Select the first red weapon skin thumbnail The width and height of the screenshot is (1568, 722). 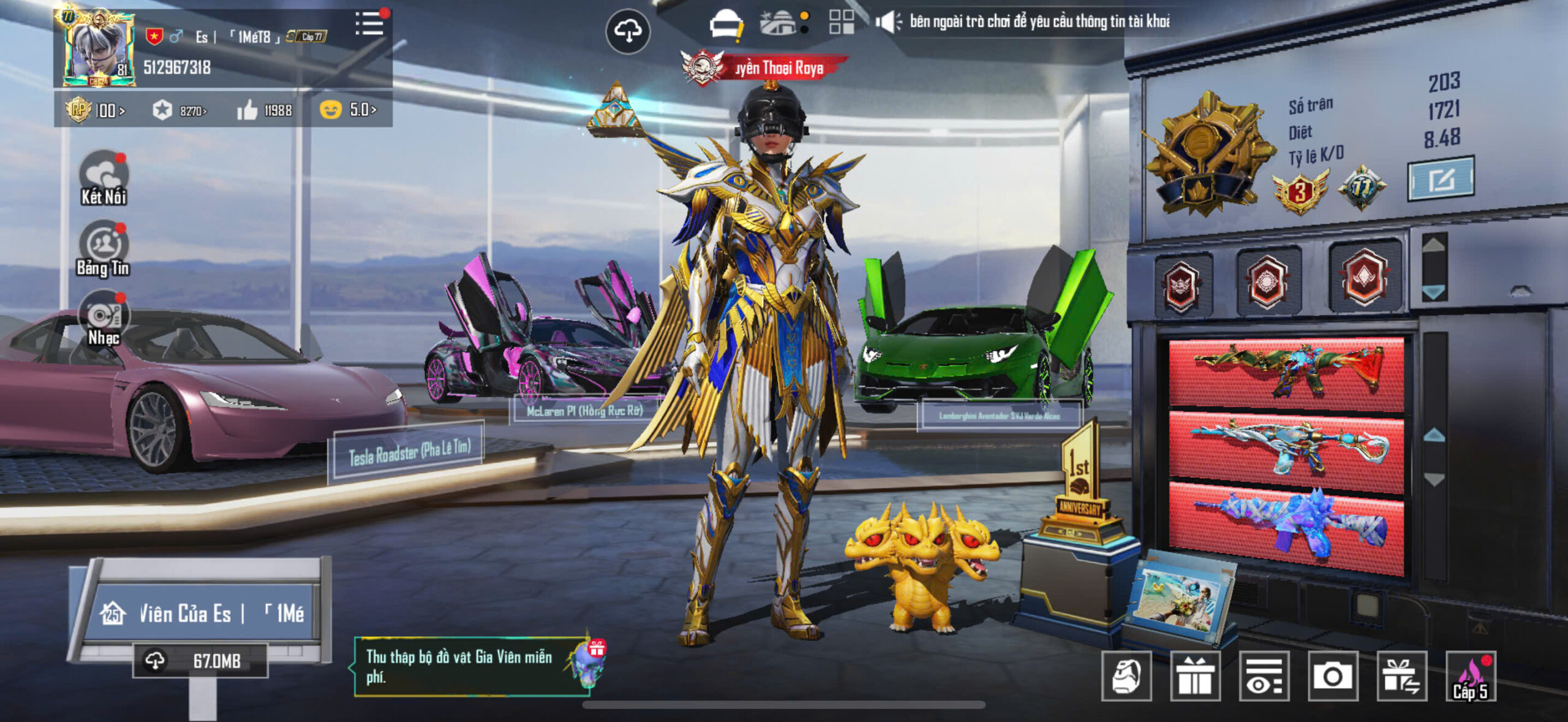(1286, 374)
